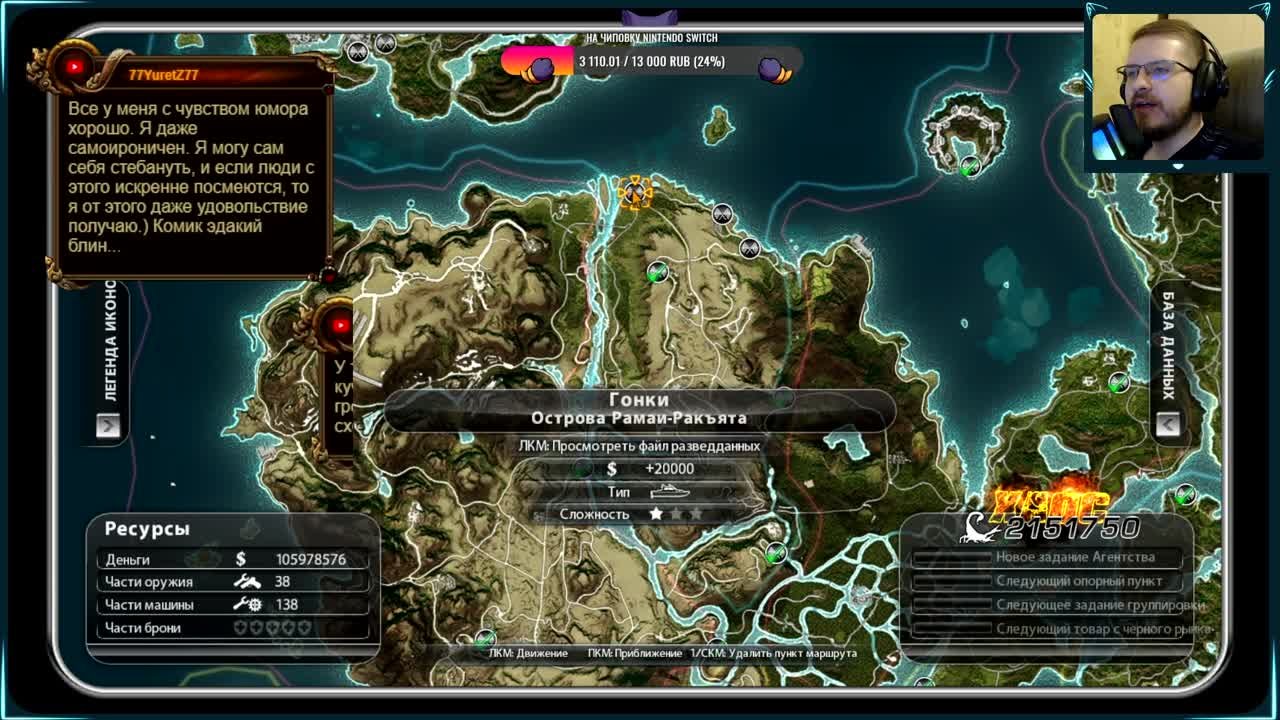
Task: Select the highlighted orange race marker
Action: (634, 191)
